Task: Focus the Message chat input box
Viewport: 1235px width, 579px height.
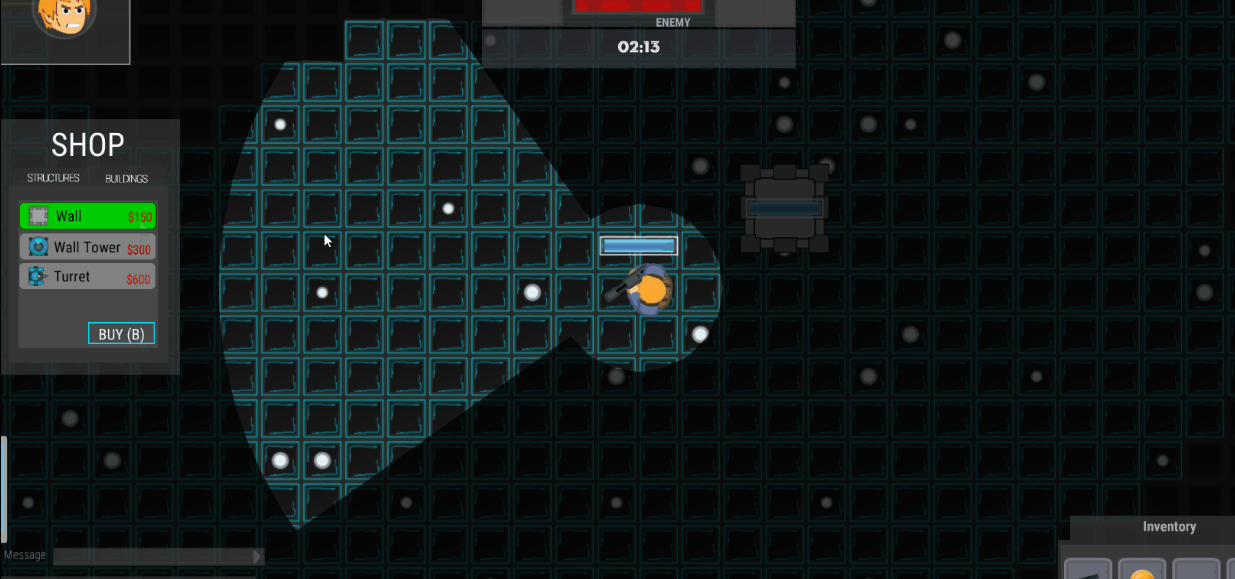Action: pyautogui.click(x=152, y=556)
